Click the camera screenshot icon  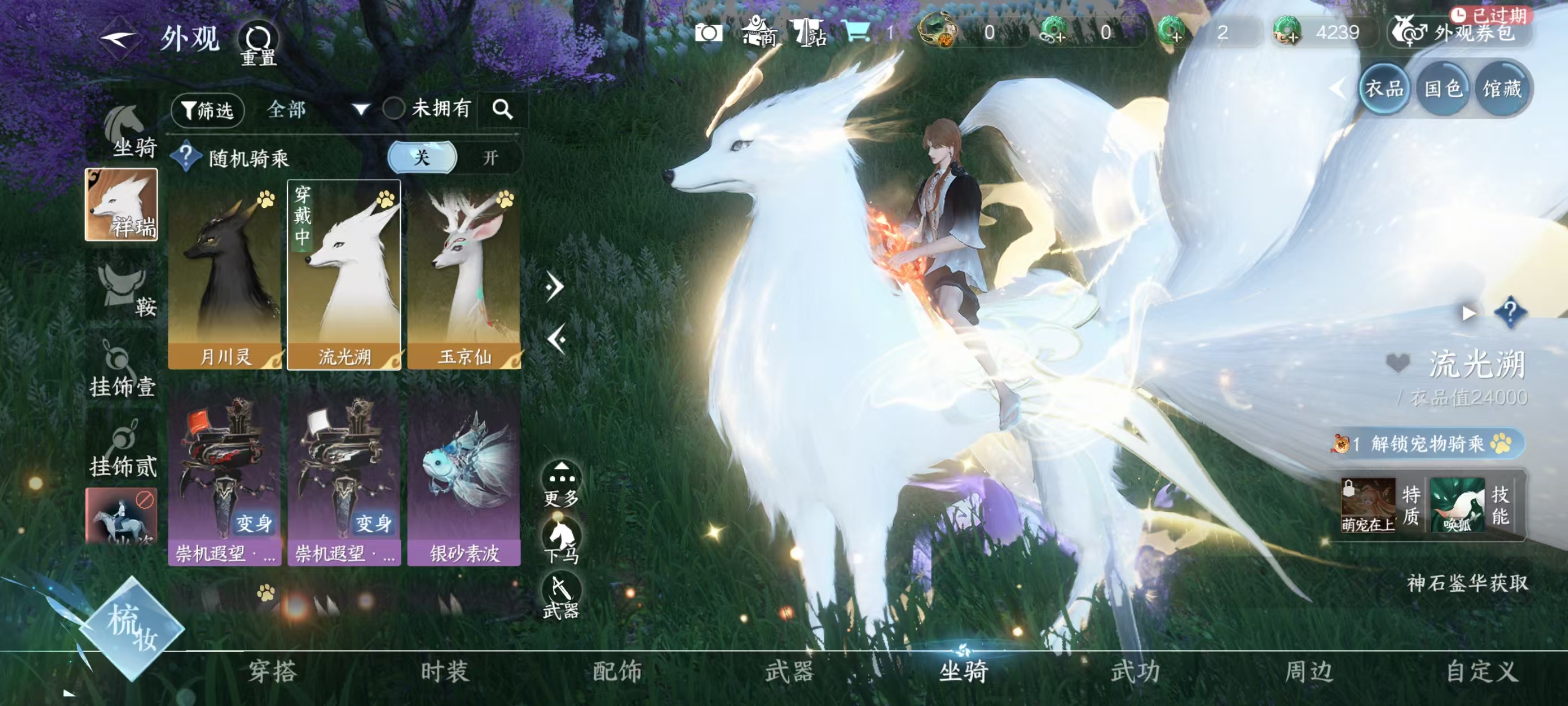[710, 35]
